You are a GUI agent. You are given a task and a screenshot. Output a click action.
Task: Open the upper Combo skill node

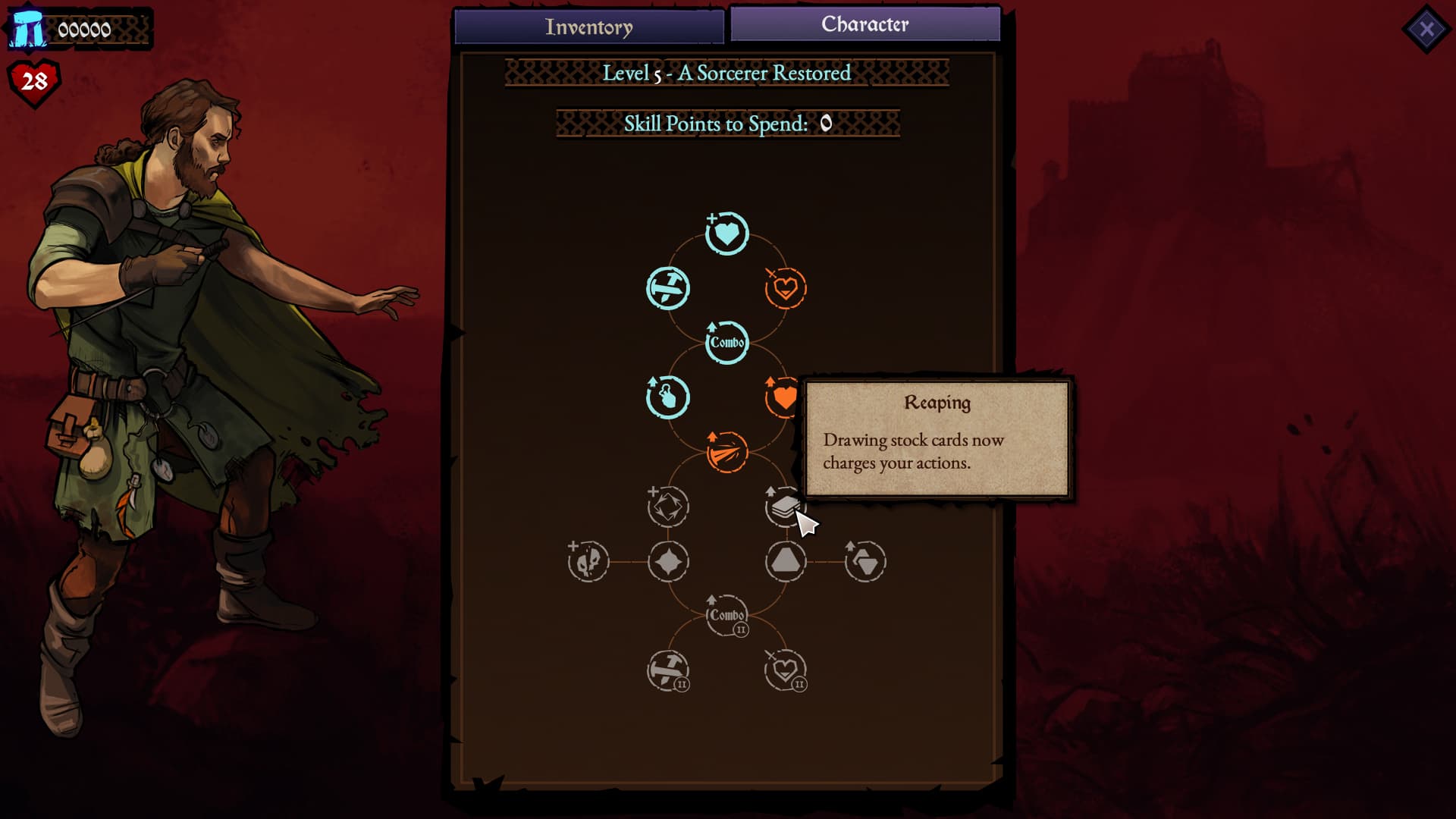click(x=726, y=342)
